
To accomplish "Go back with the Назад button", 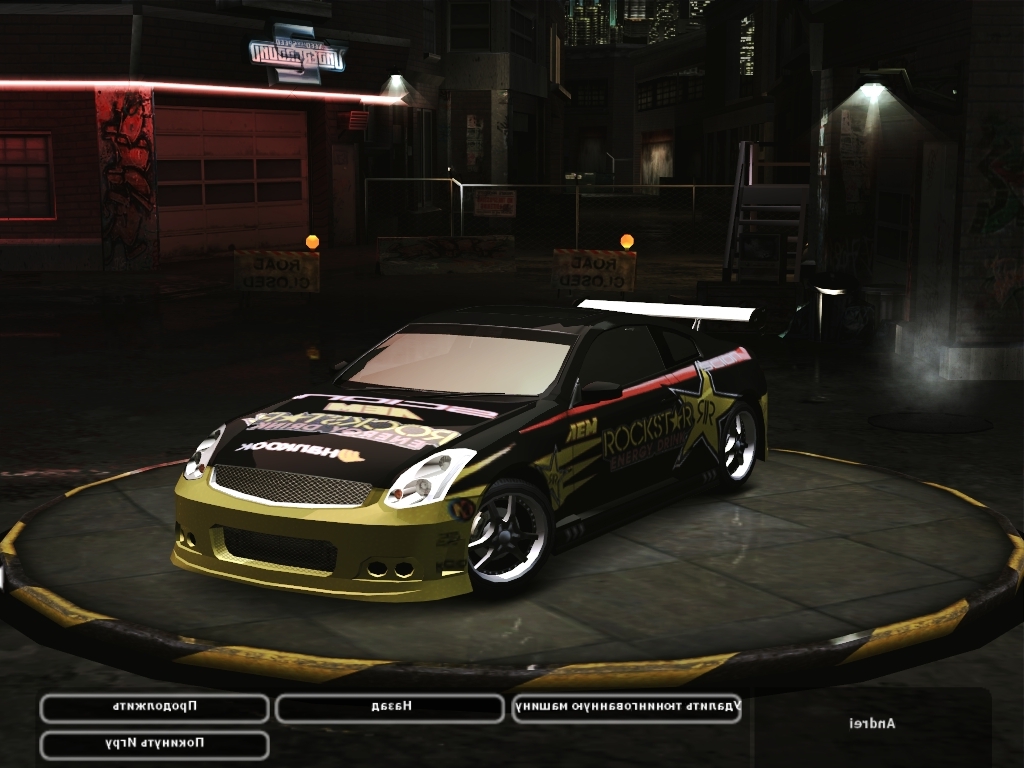I will point(390,708).
